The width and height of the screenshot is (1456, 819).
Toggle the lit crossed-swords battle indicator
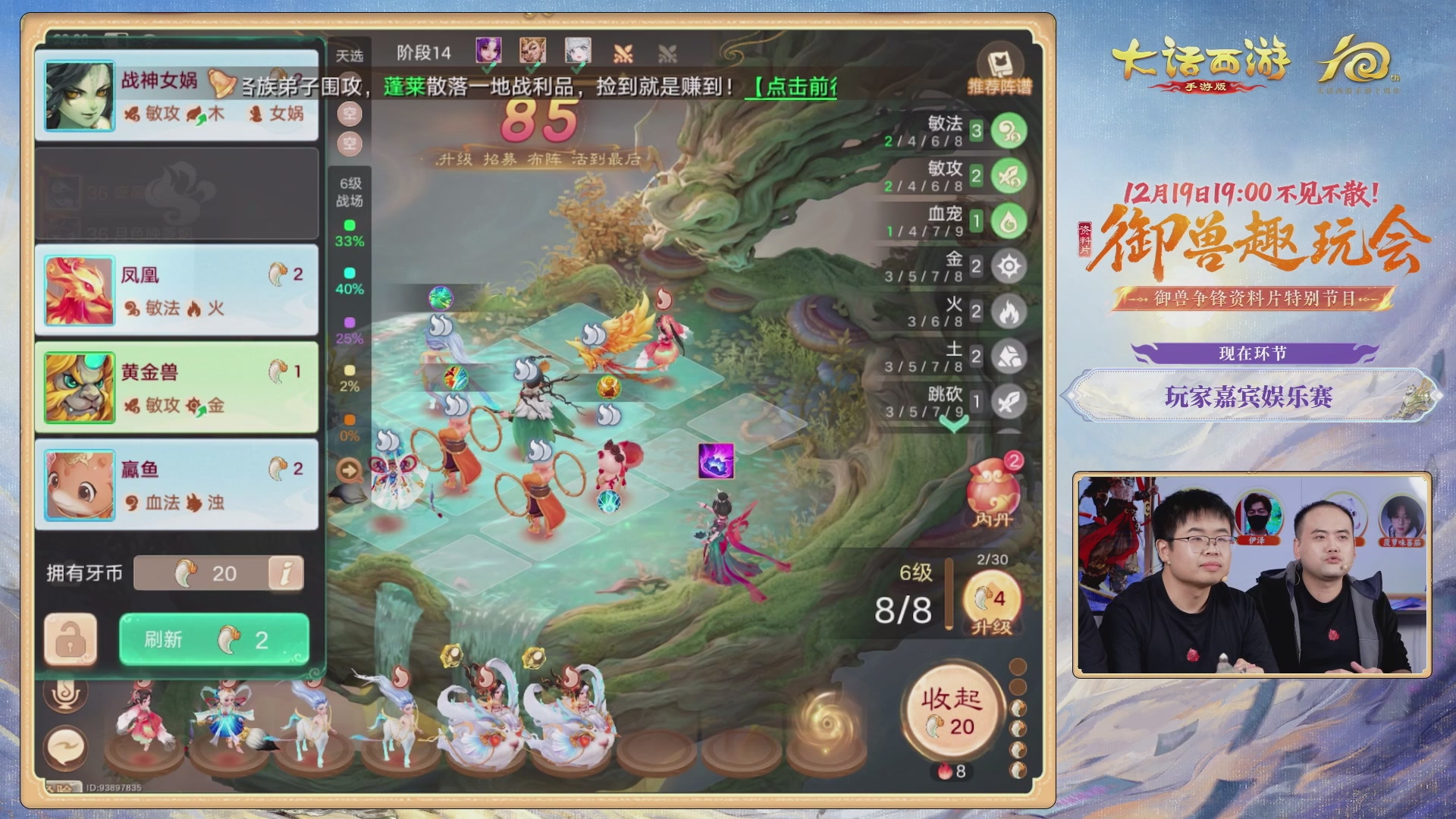pyautogui.click(x=622, y=52)
